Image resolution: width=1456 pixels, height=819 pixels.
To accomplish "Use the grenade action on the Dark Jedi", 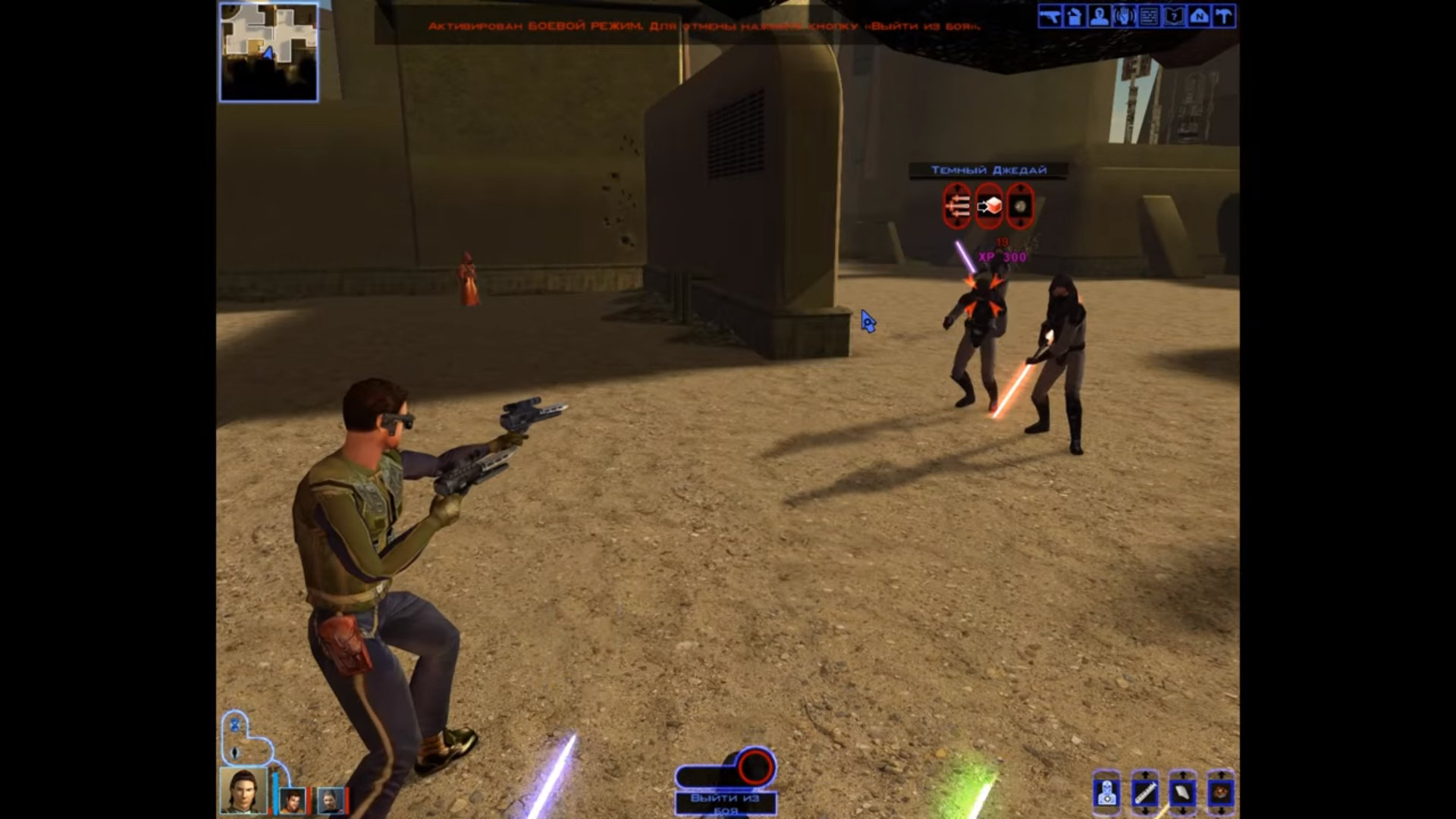I will pos(1020,205).
